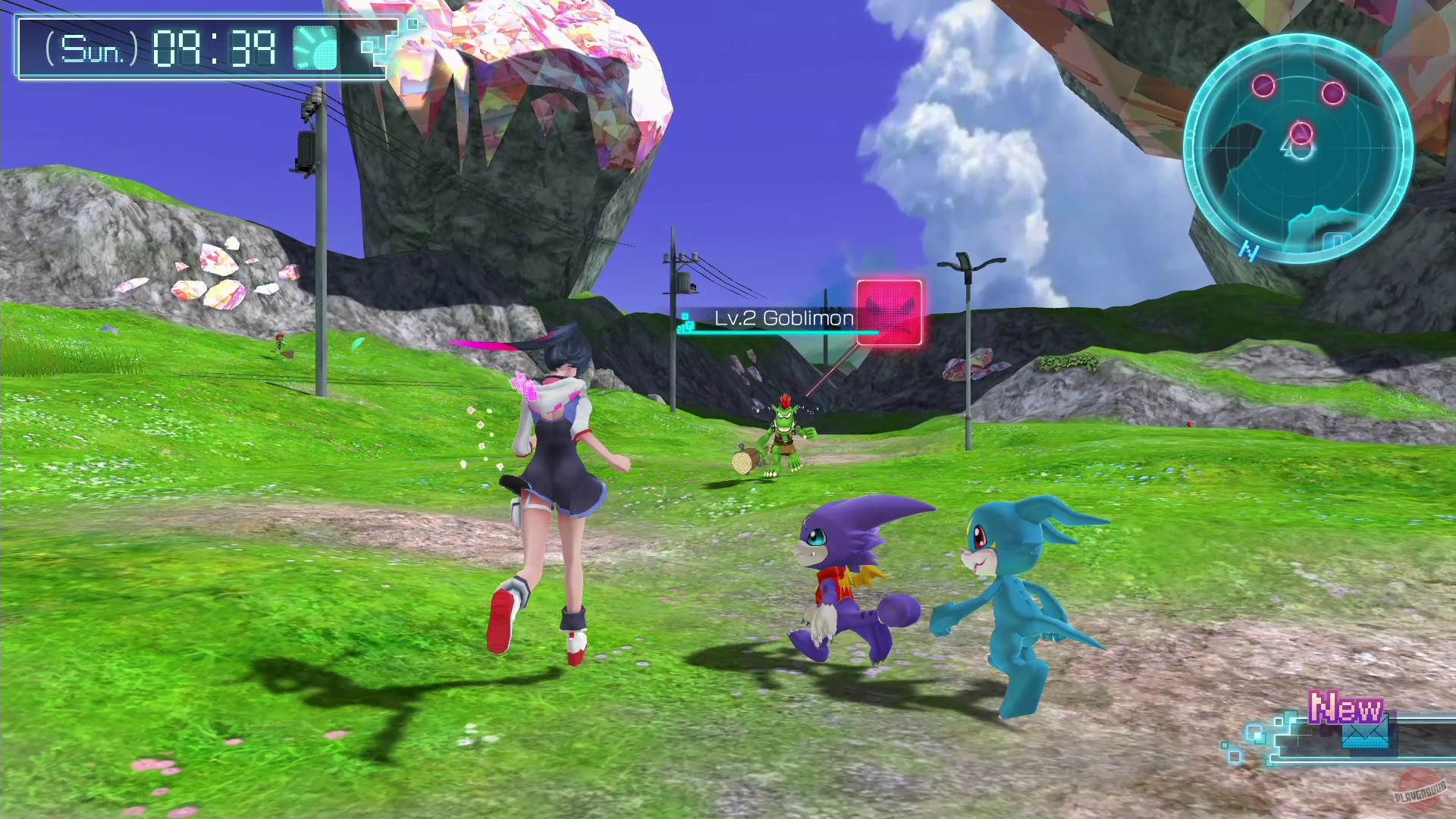The width and height of the screenshot is (1456, 819).
Task: Click the topmost pink enemy blip on the radar
Action: [1263, 86]
